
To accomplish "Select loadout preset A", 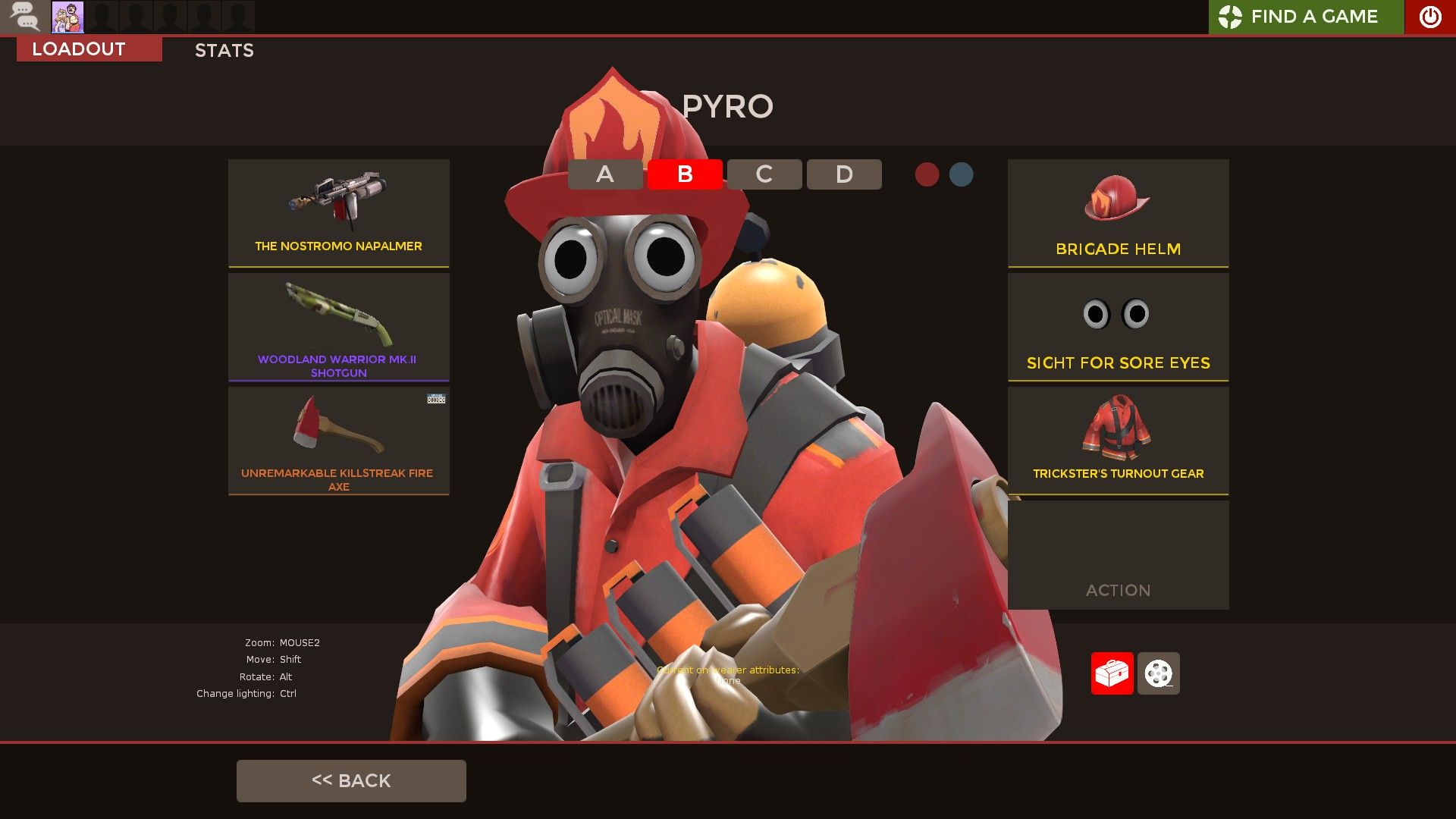I will pyautogui.click(x=604, y=174).
